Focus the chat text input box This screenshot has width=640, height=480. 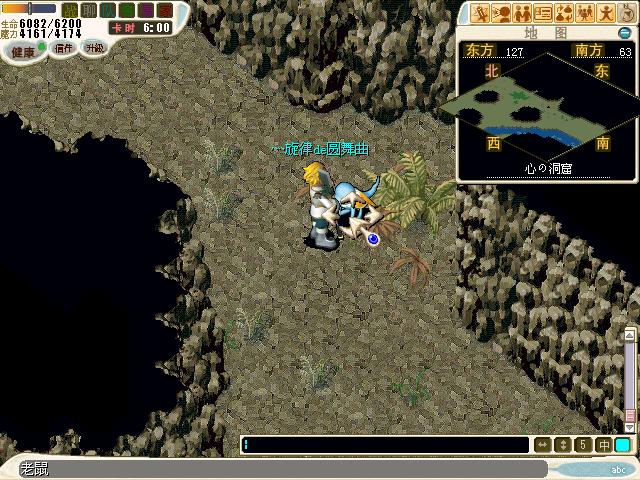pyautogui.click(x=385, y=445)
